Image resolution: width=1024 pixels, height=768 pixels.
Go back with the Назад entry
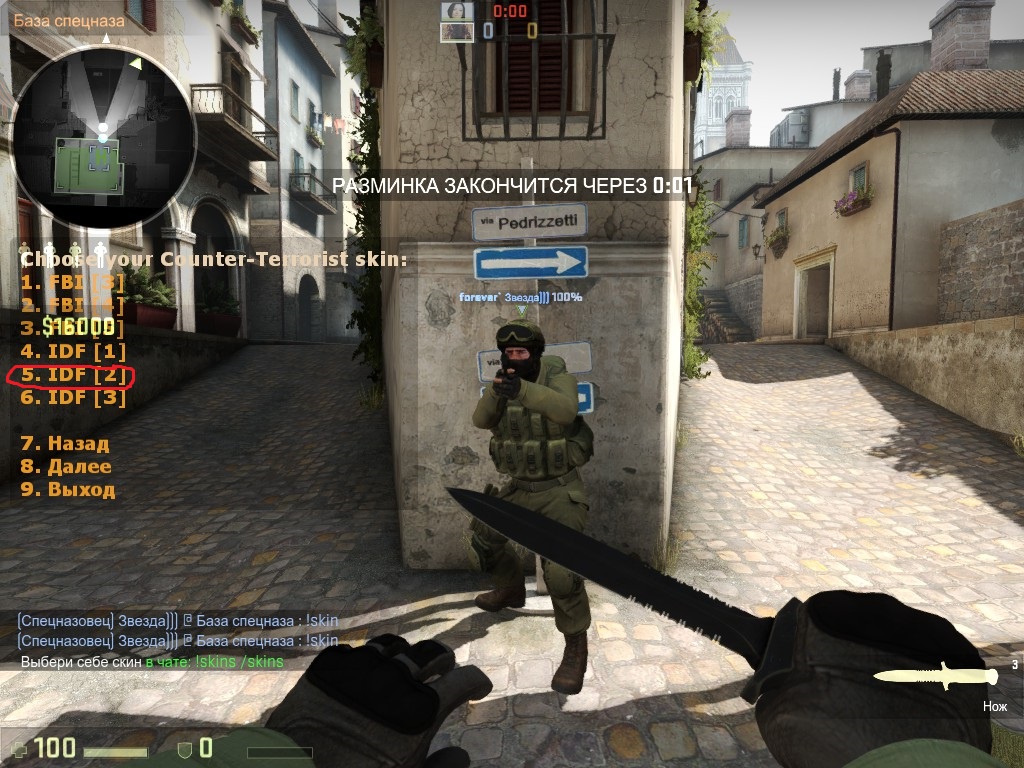[64, 443]
